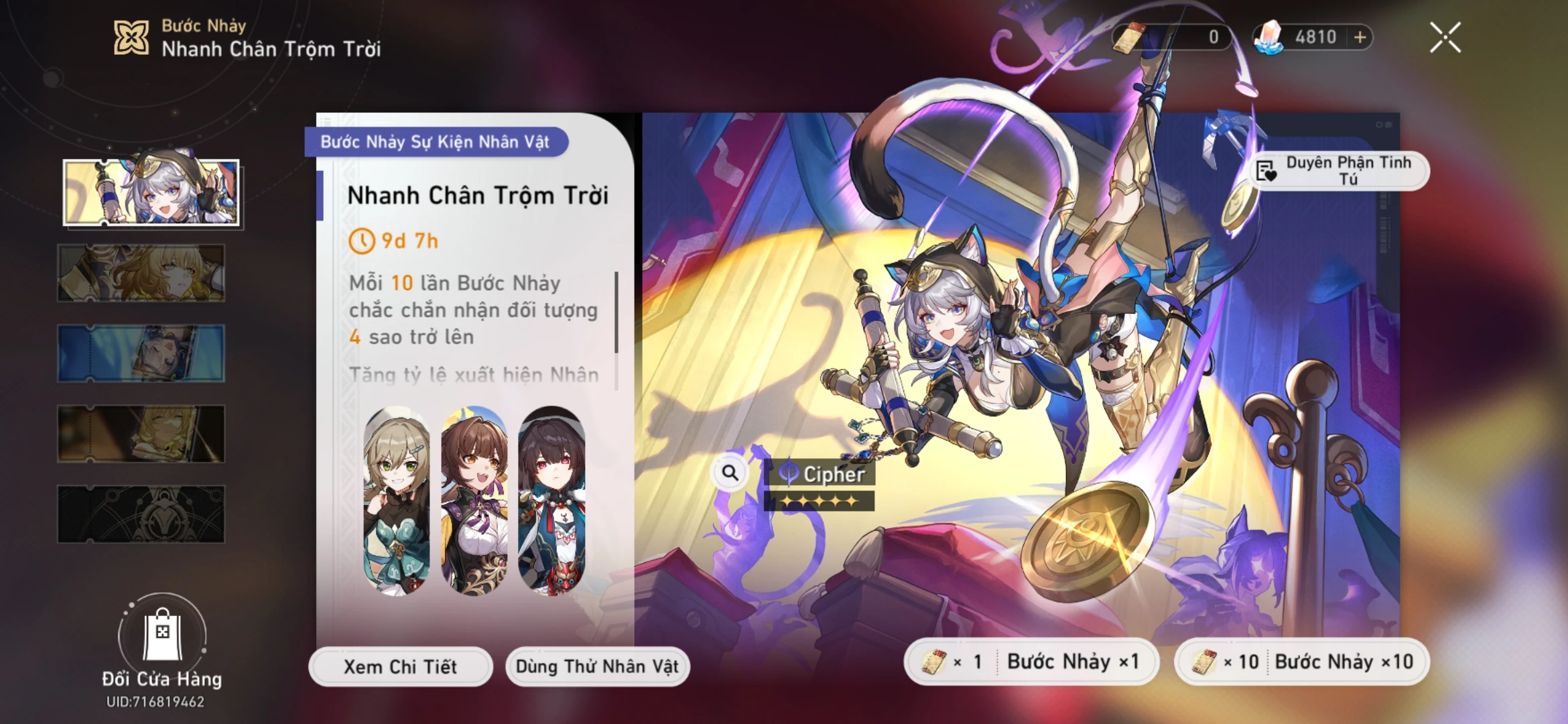The width and height of the screenshot is (1568, 724).
Task: Start Dùng Thử Nhân Vật character trial
Action: coord(597,666)
